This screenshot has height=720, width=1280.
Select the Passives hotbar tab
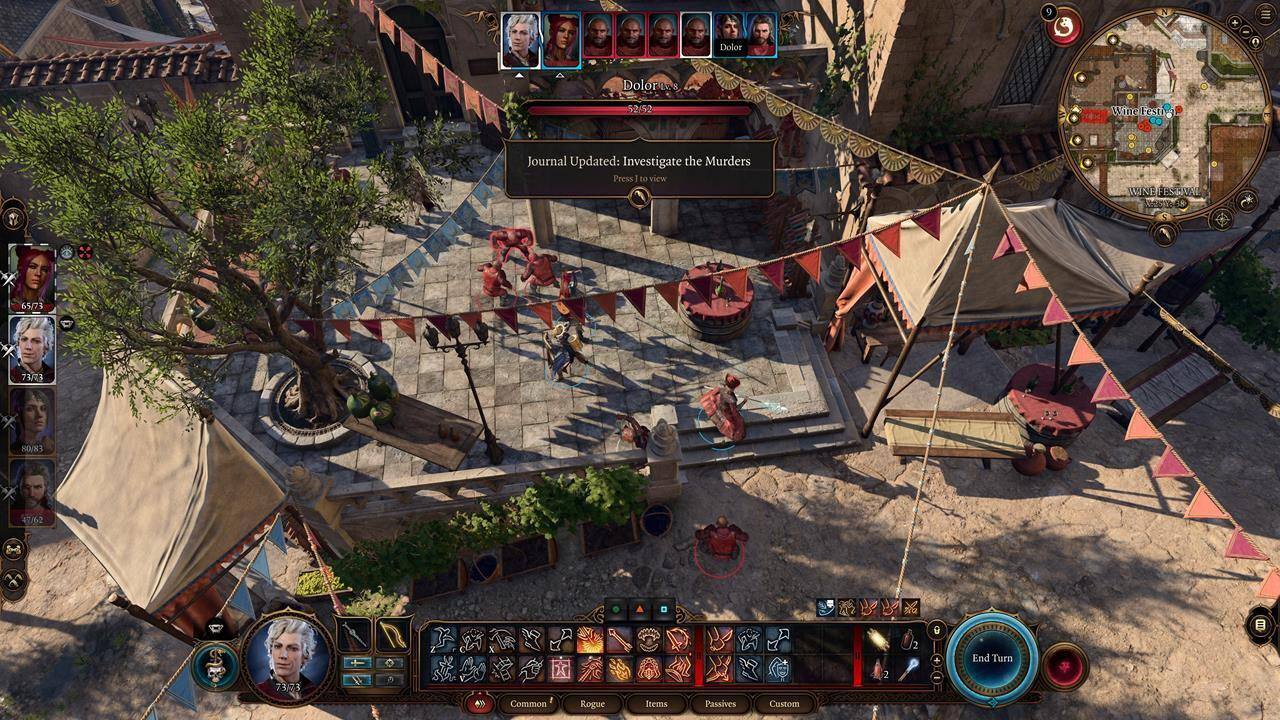(x=720, y=704)
